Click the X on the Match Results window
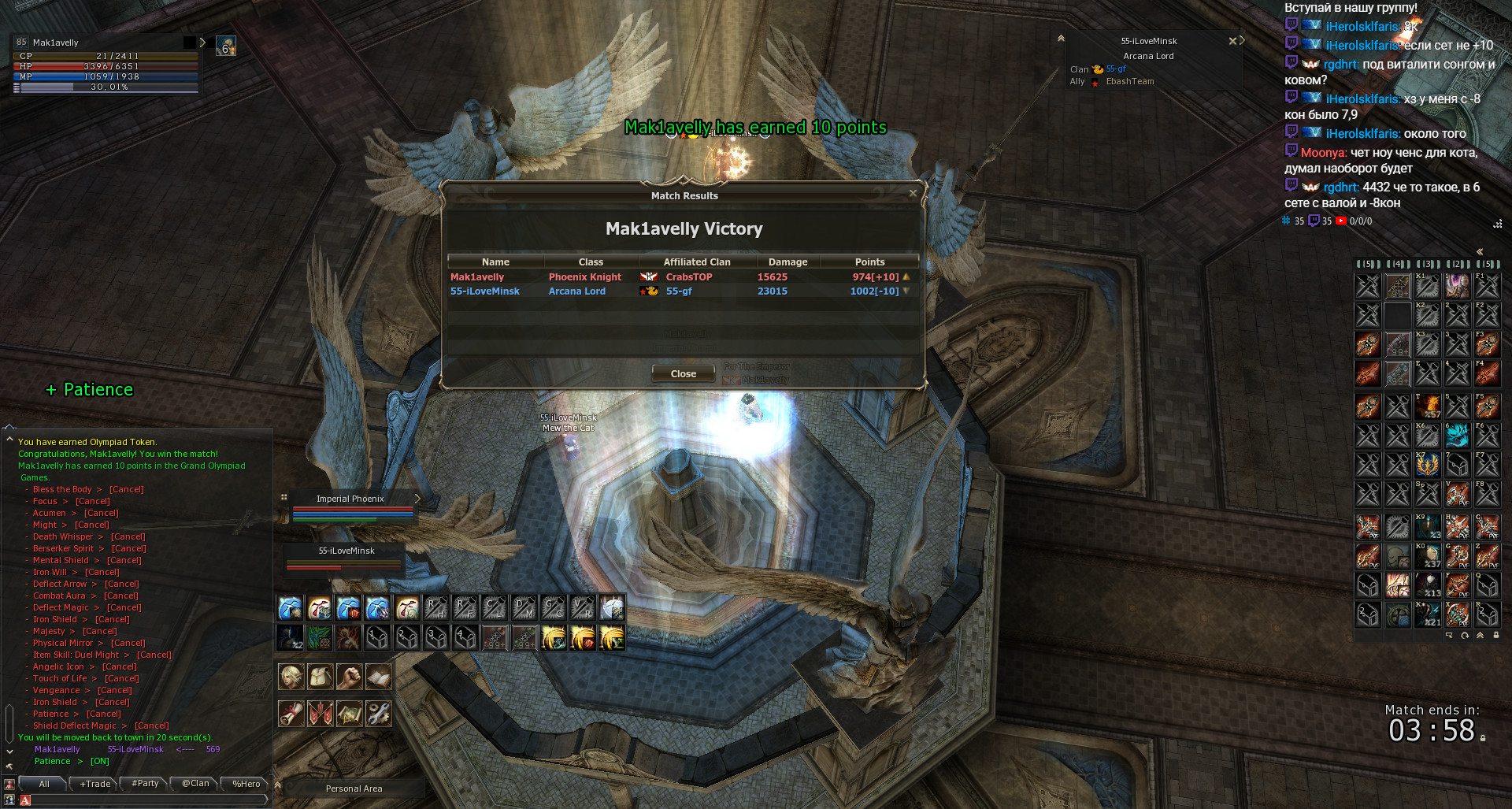Image resolution: width=1512 pixels, height=809 pixels. [913, 193]
